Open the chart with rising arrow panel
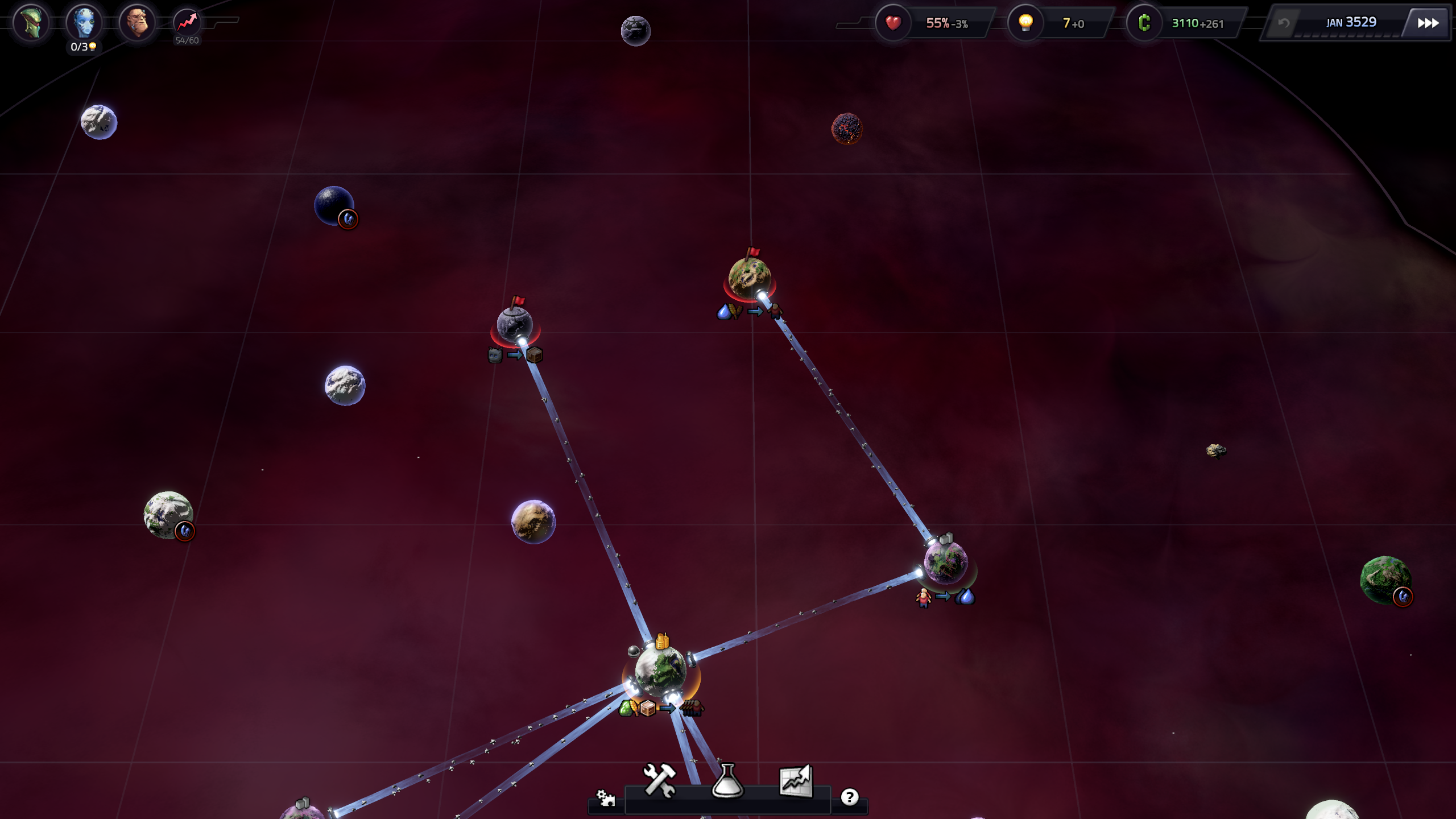This screenshot has width=1456, height=819. 796,780
